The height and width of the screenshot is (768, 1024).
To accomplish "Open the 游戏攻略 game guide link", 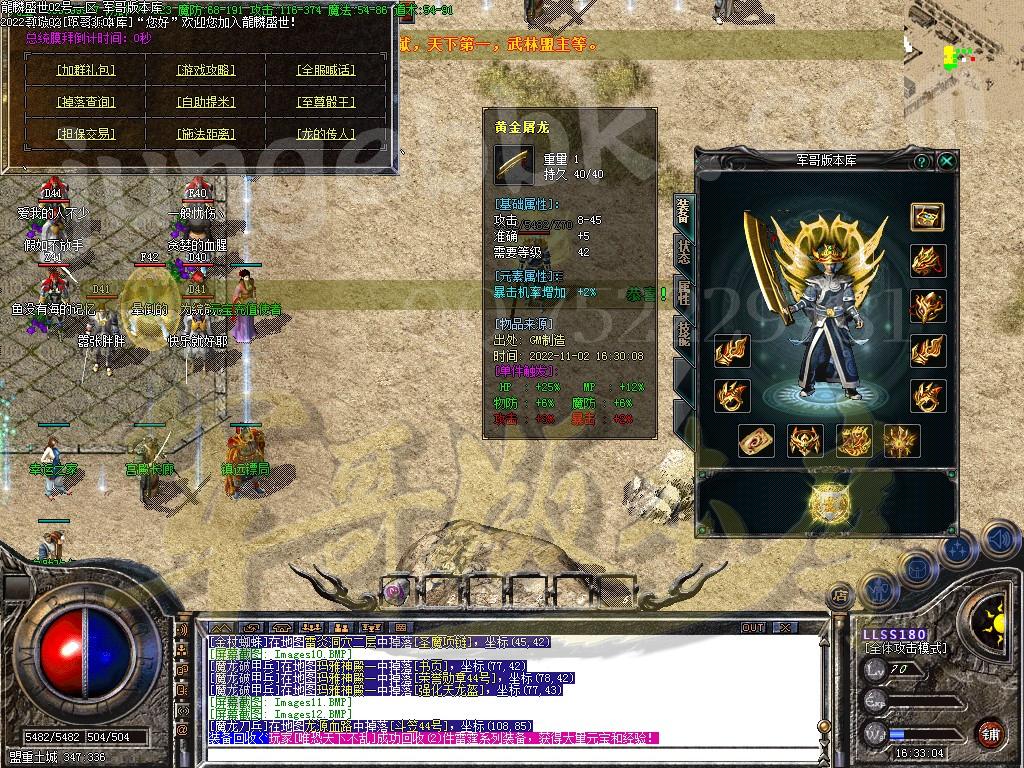I will (x=206, y=70).
